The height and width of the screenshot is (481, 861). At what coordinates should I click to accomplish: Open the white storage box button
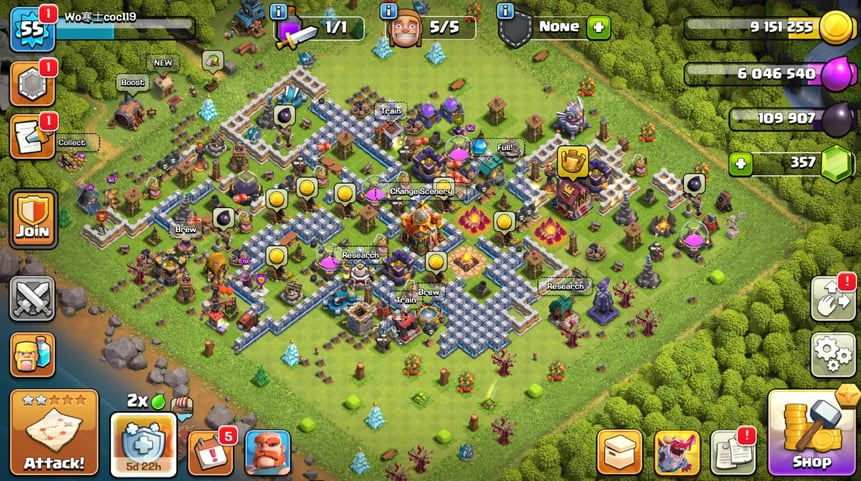click(619, 453)
